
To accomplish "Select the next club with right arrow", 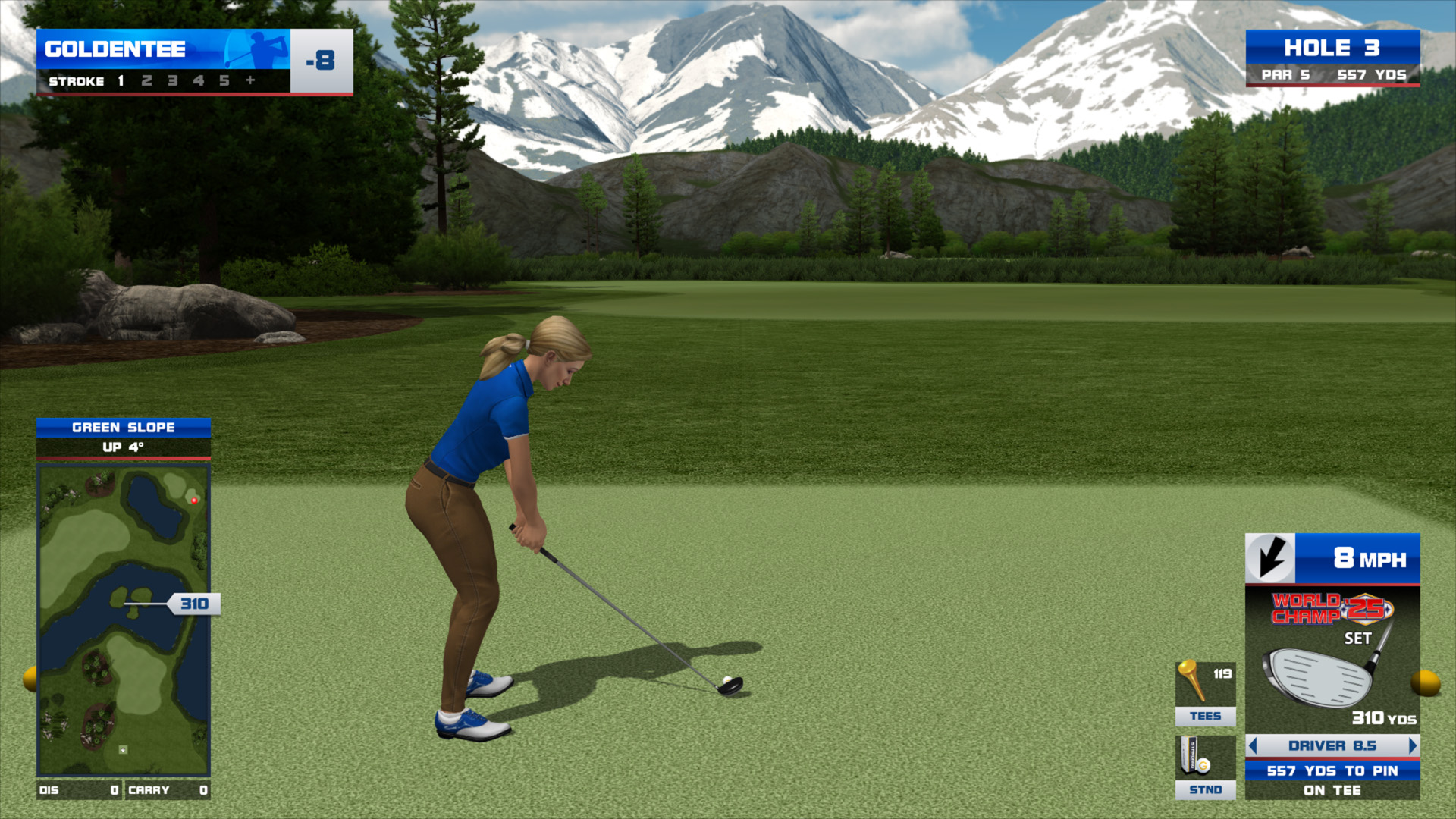I will pos(1412,746).
